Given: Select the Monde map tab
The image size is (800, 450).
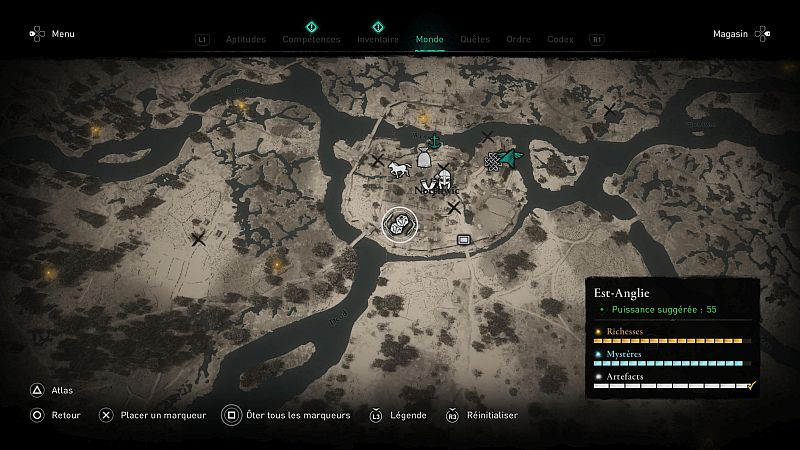Looking at the screenshot, I should (x=429, y=40).
